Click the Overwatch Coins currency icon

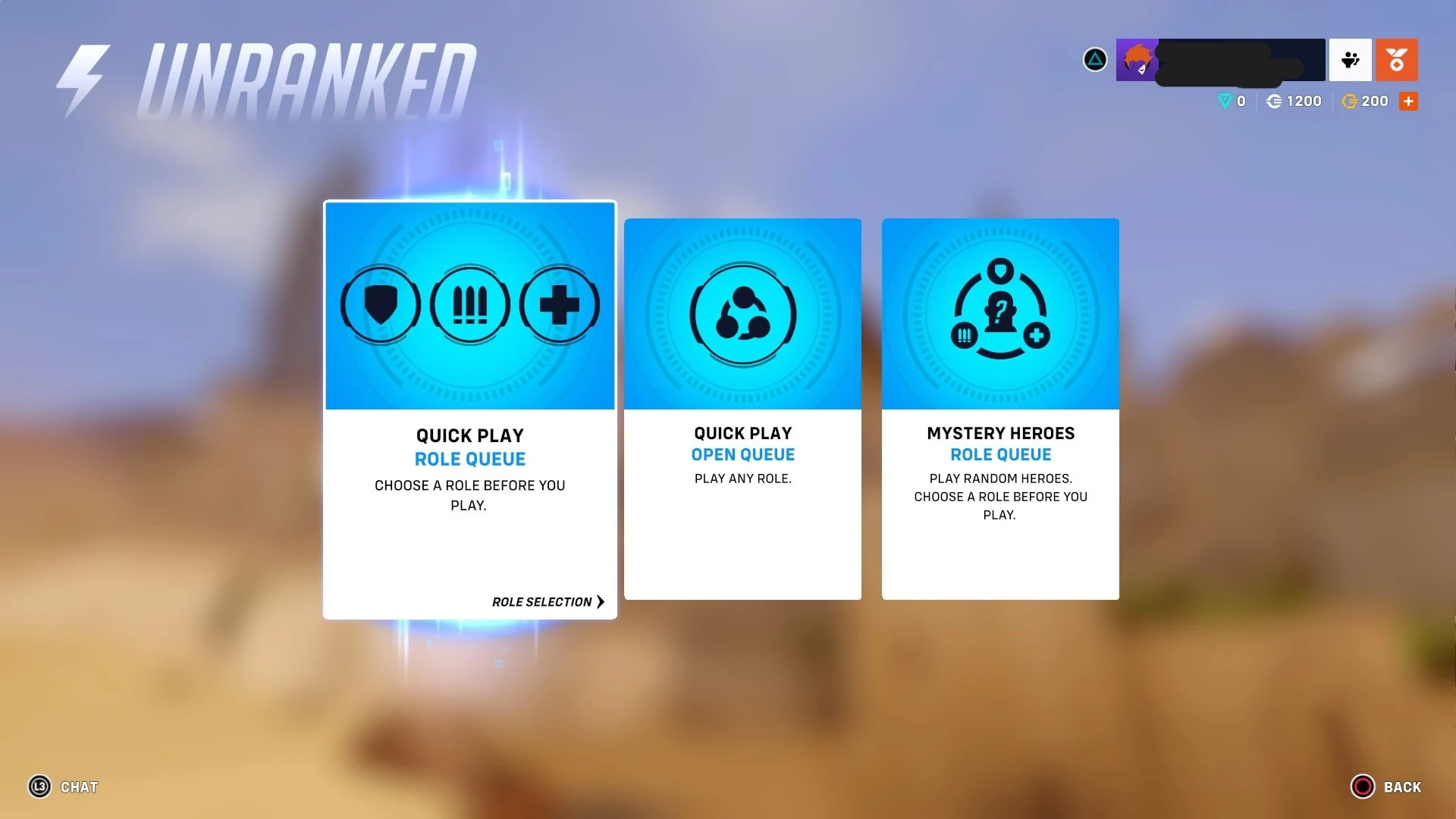(x=1276, y=101)
